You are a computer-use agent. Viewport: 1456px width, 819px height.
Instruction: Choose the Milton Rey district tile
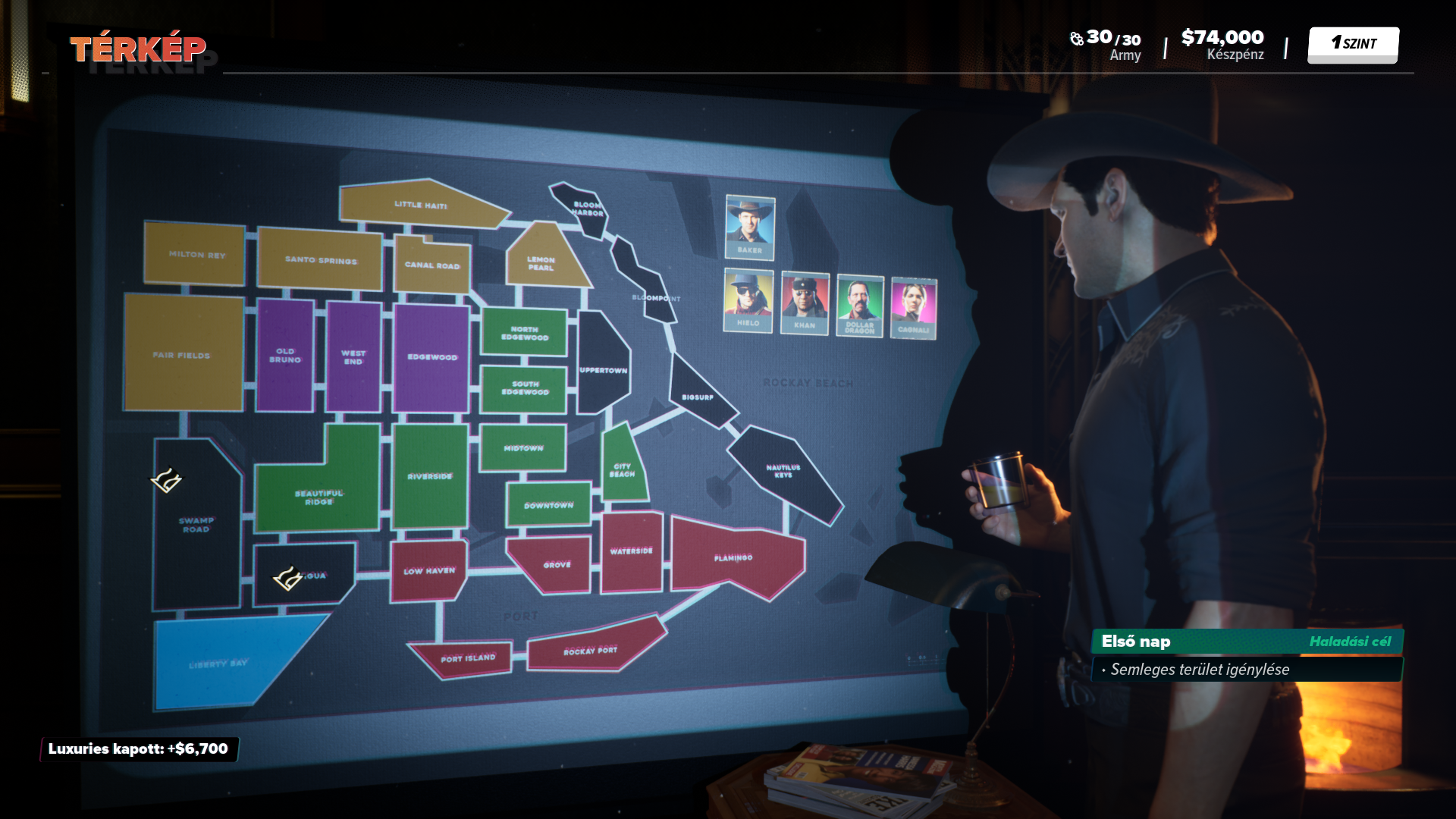(x=196, y=254)
